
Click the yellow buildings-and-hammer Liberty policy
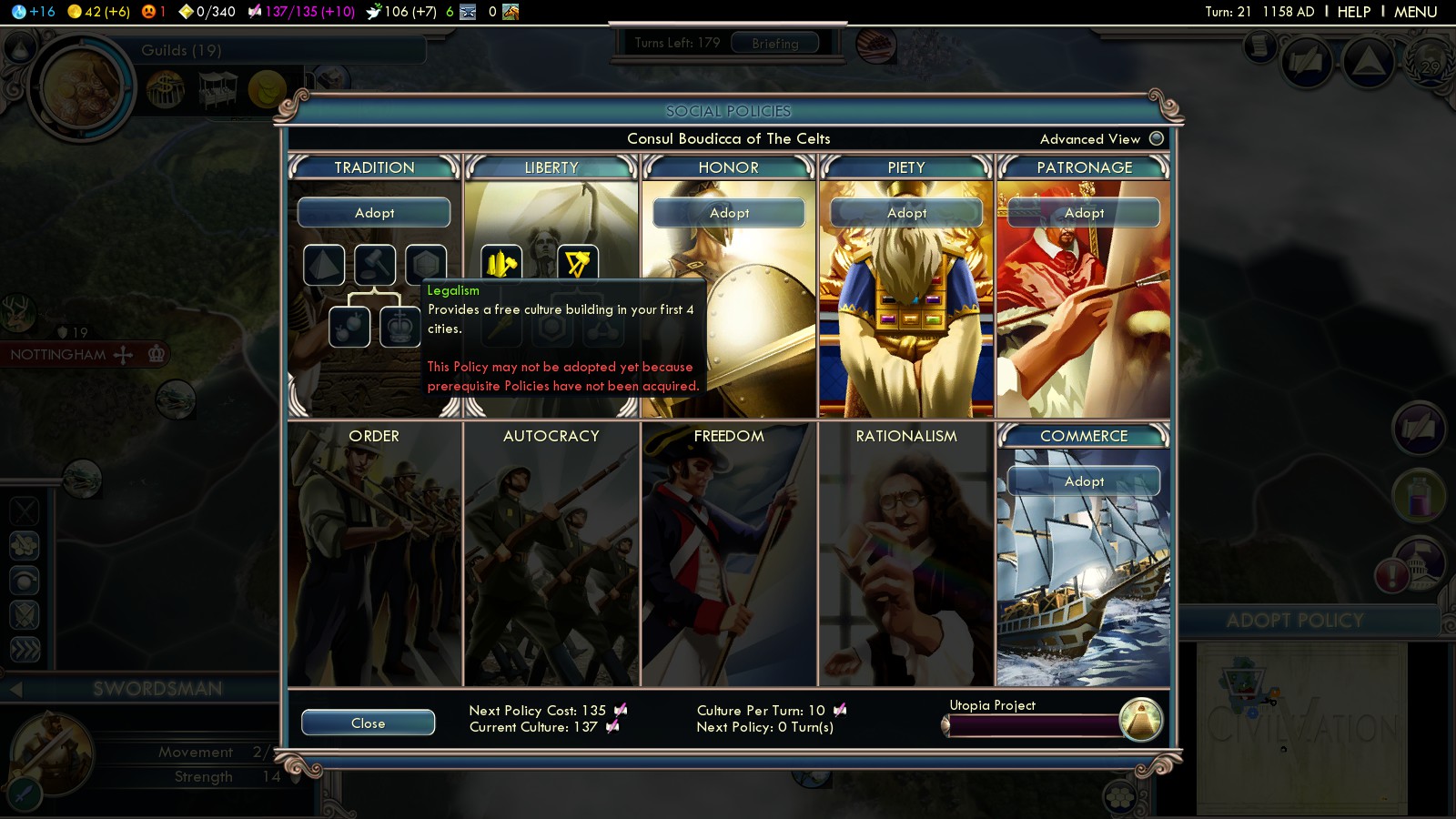[501, 264]
